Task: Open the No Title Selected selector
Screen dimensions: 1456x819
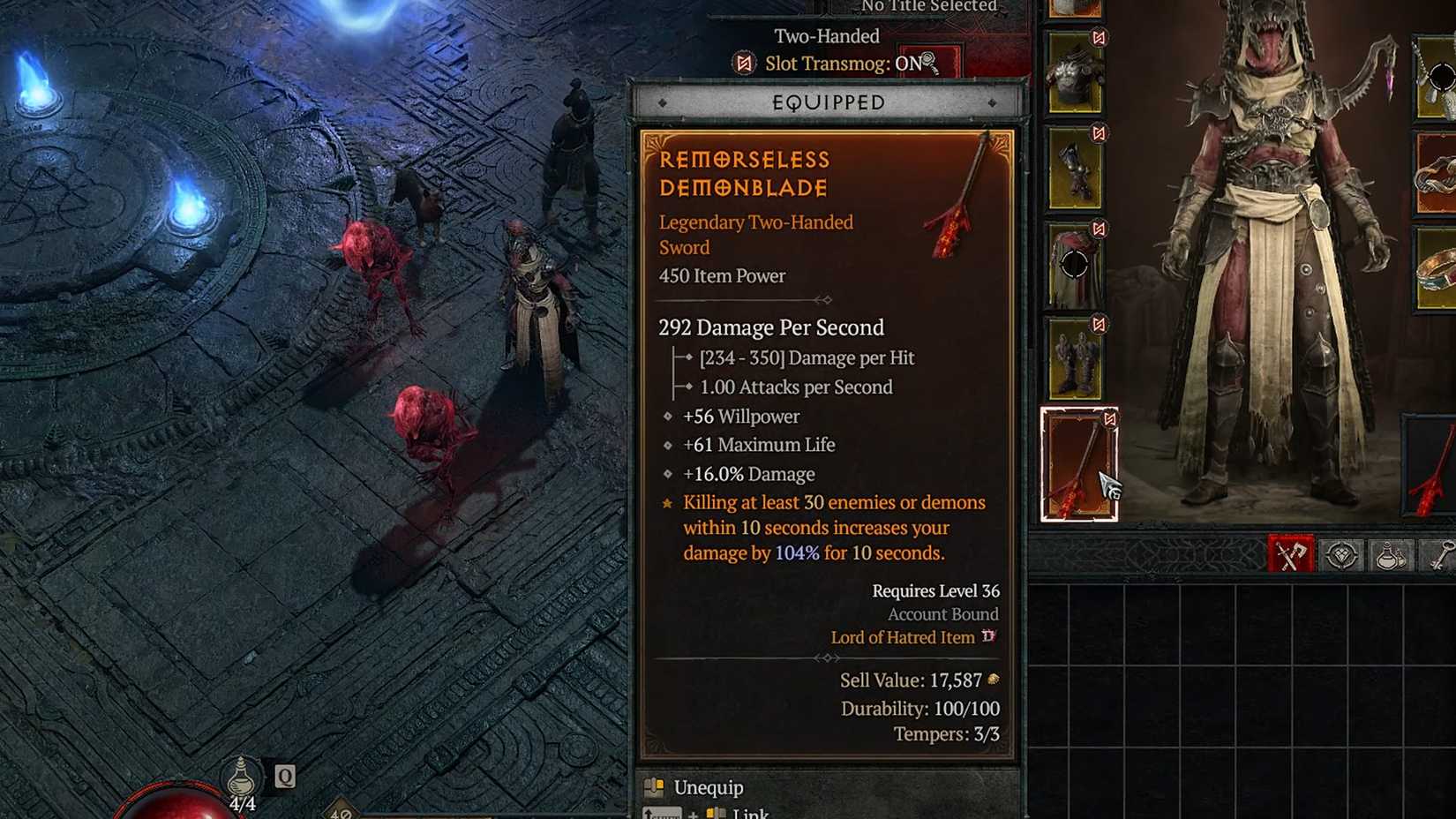Action: (x=927, y=7)
